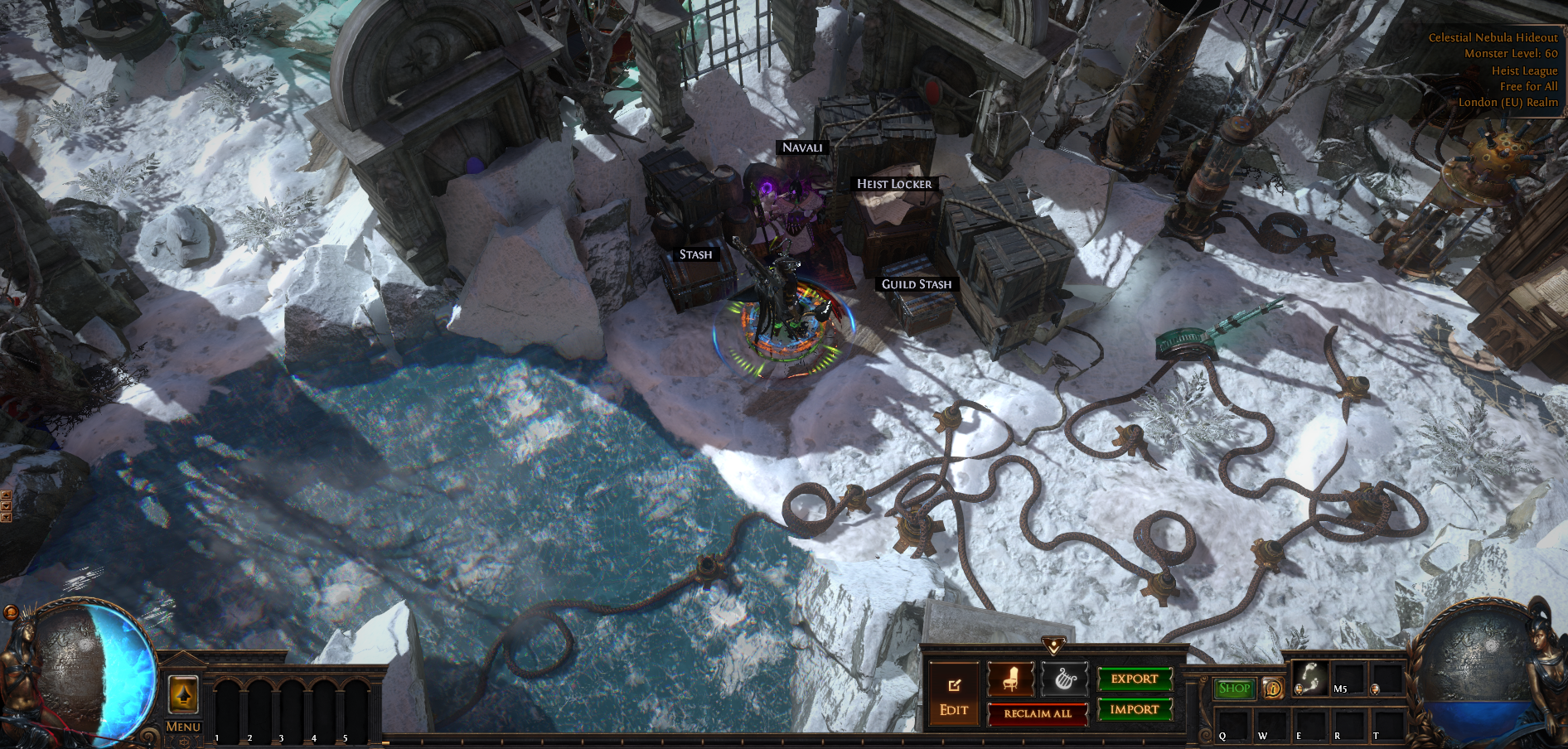The height and width of the screenshot is (749, 1568).
Task: Select the Guild Stash label
Action: pyautogui.click(x=917, y=284)
